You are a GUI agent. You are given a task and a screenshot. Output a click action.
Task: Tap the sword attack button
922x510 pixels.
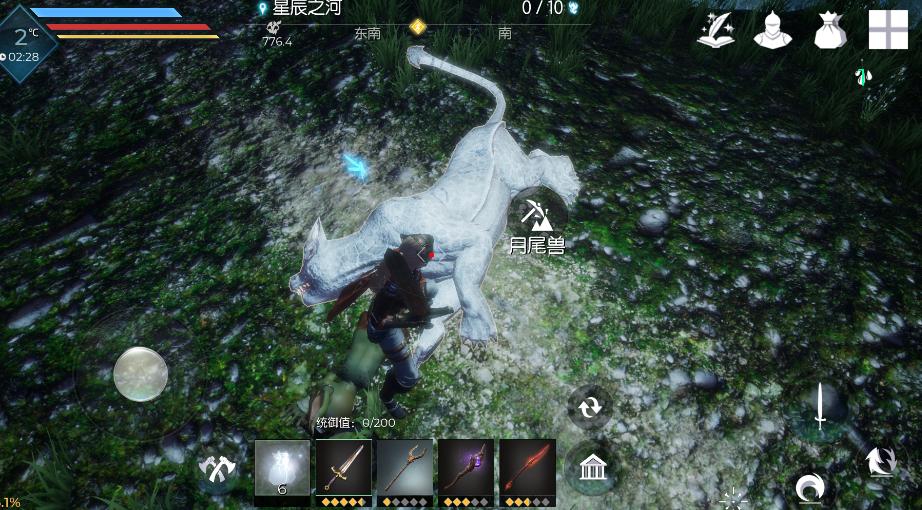coord(820,407)
